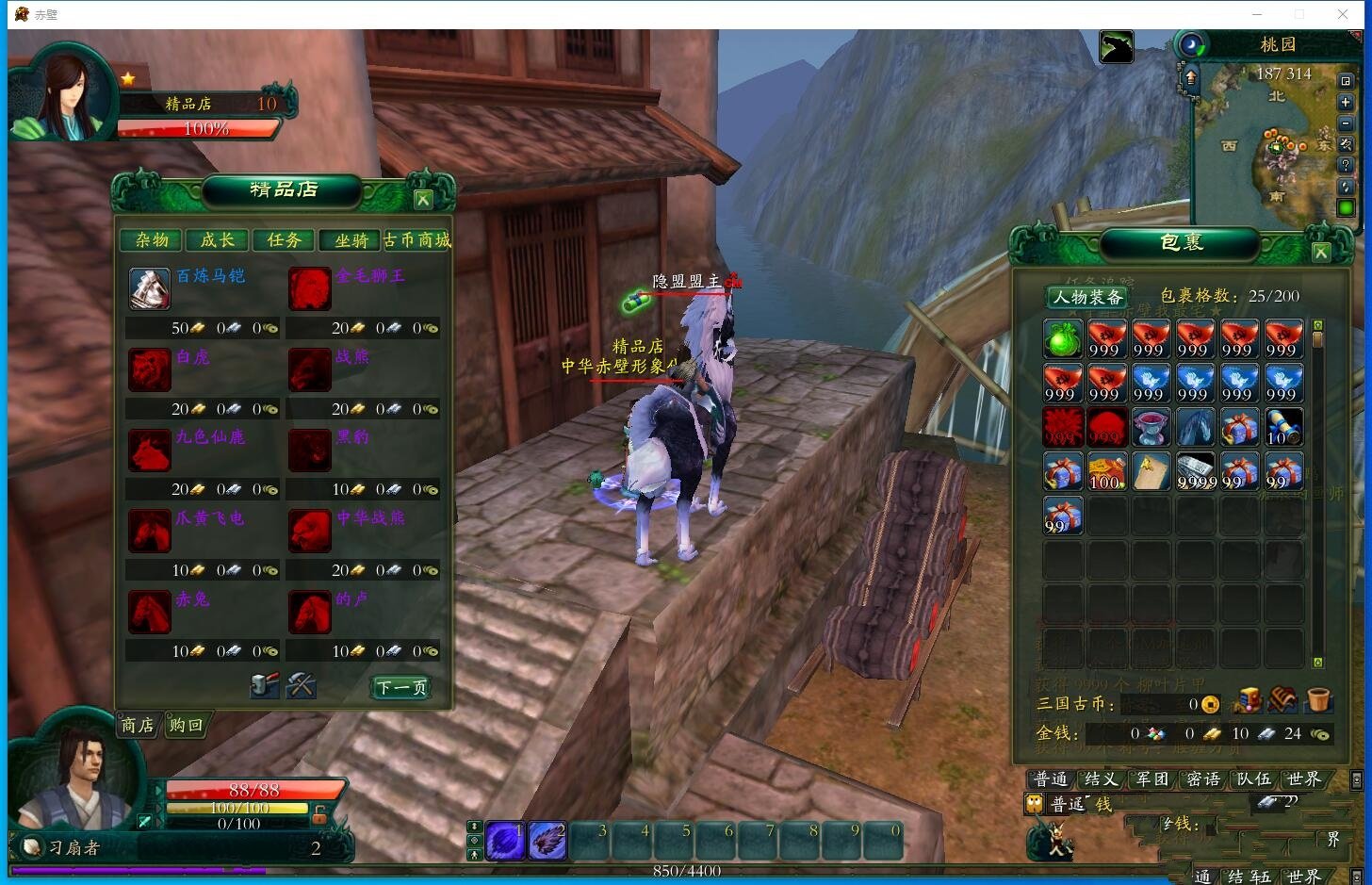Select the 九色仙鹿 mount item
Viewport: 1372px width, 885px height.
[150, 451]
